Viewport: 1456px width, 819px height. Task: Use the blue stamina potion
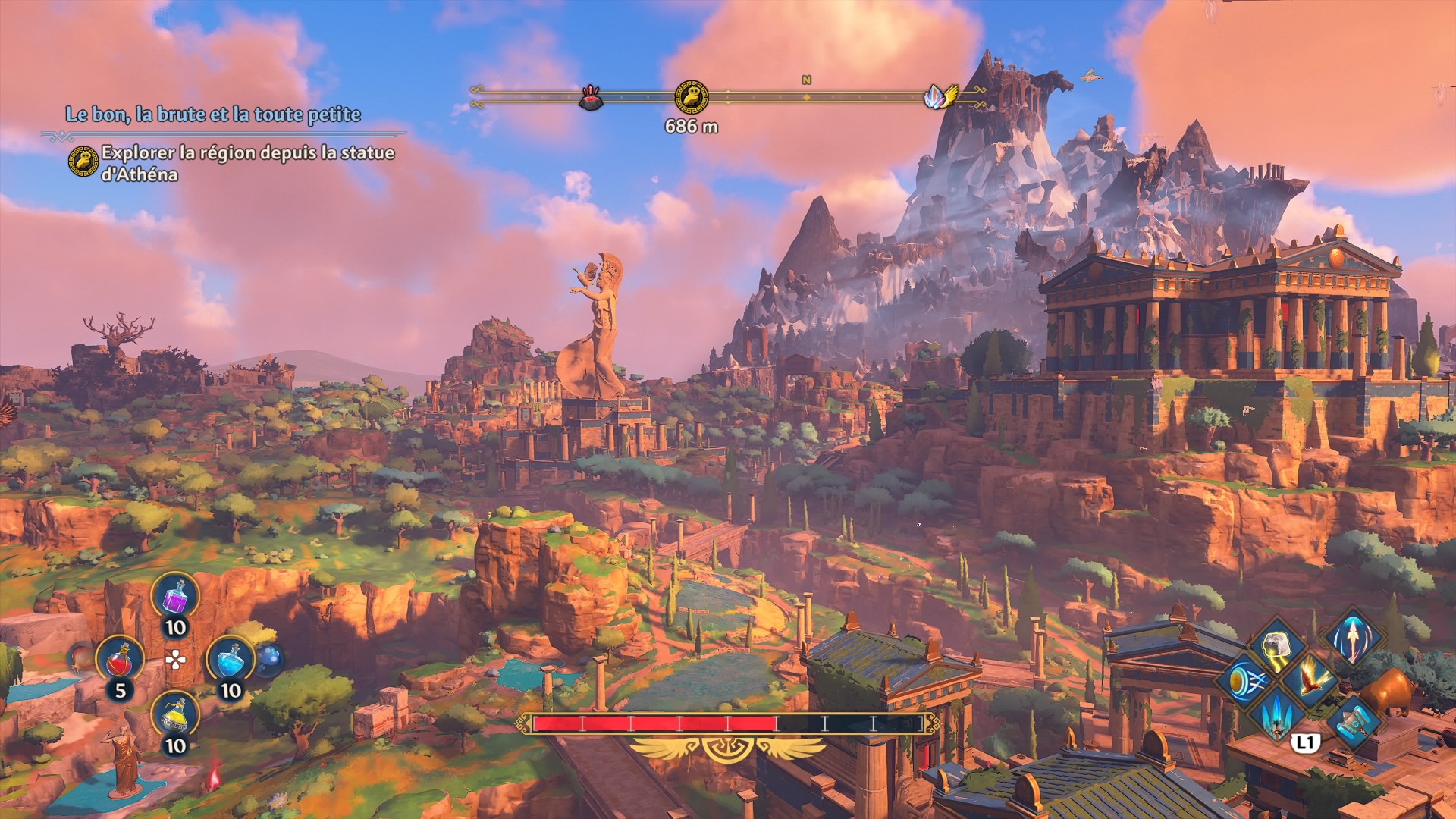[x=230, y=658]
